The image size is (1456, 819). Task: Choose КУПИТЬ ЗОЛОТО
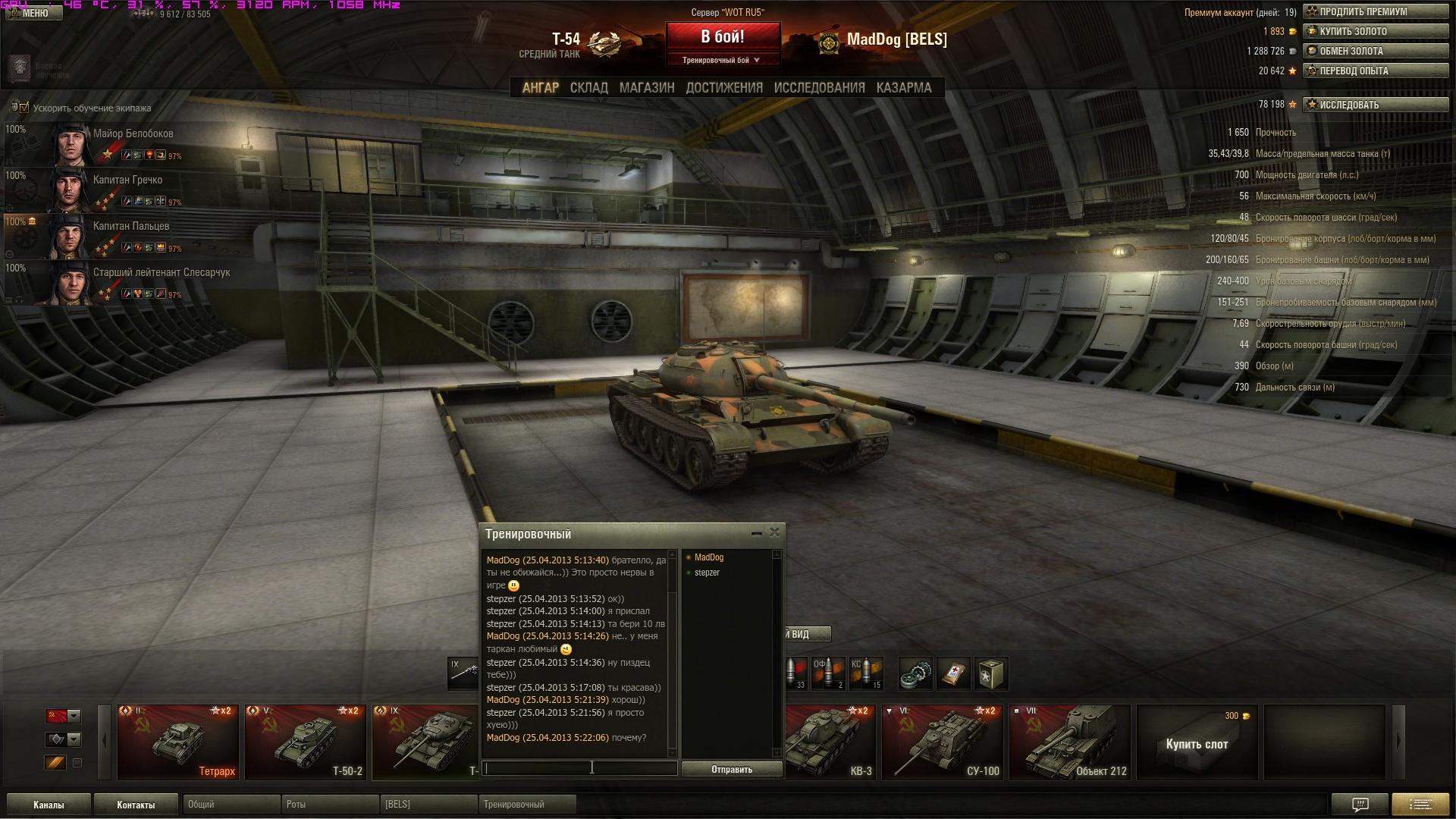tap(1375, 32)
